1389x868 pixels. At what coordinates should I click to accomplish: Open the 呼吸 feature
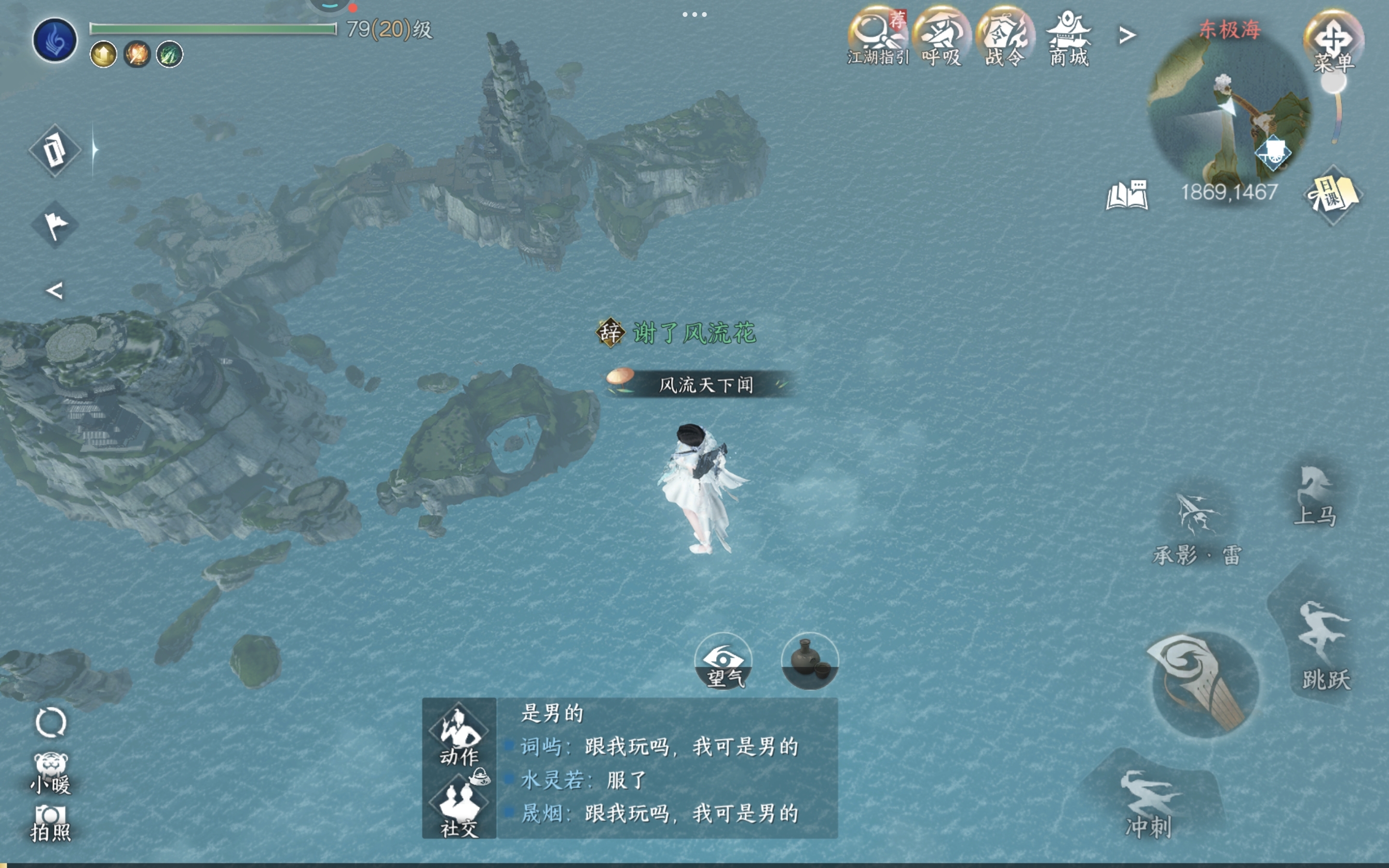[x=941, y=36]
